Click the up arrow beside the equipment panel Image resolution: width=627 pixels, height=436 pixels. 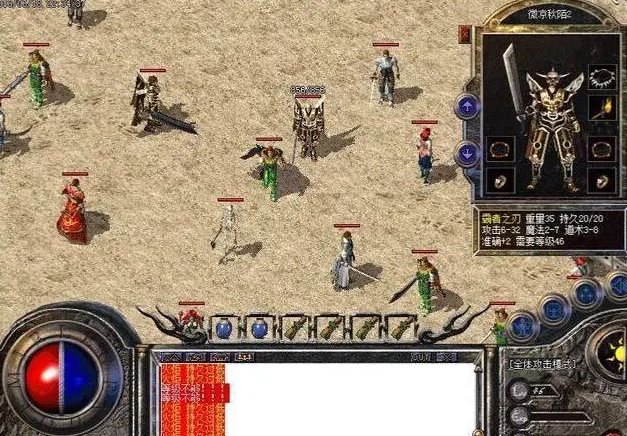pos(467,105)
